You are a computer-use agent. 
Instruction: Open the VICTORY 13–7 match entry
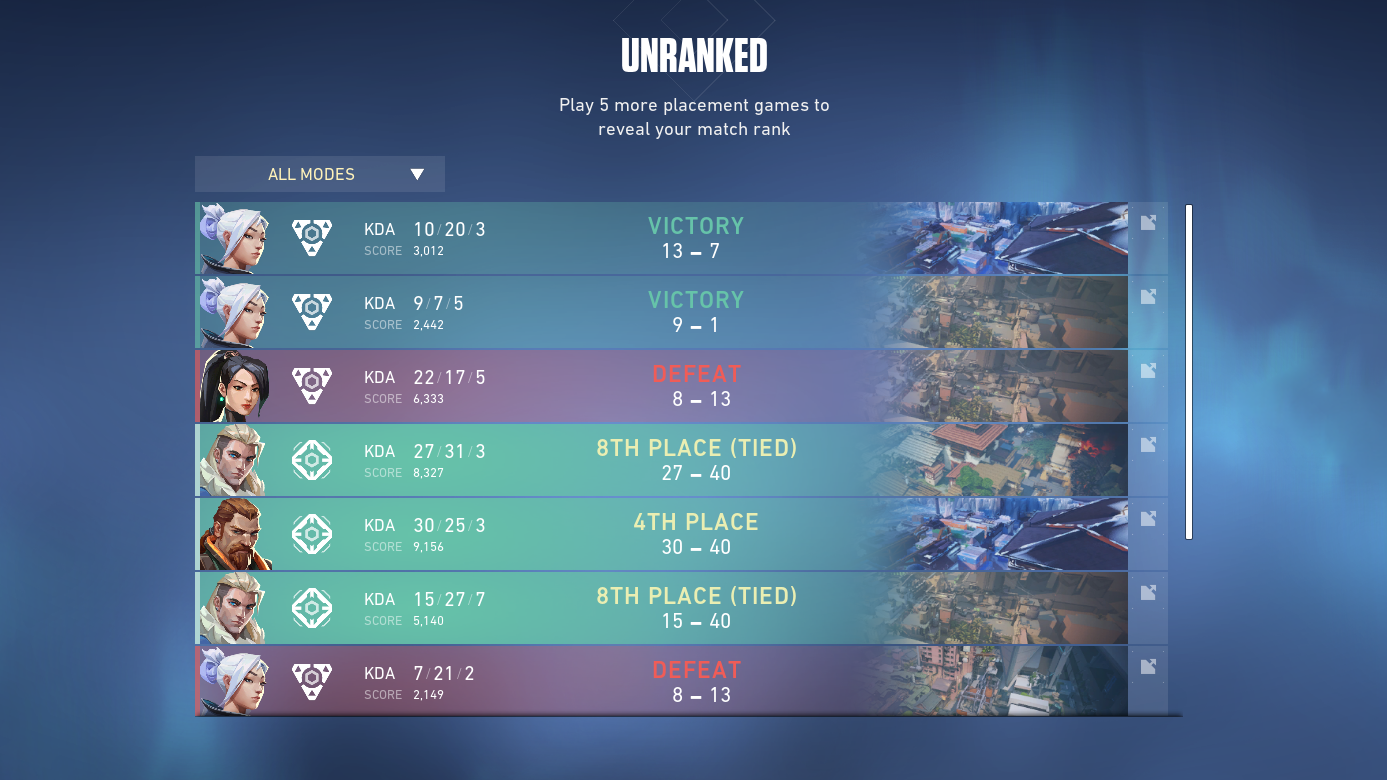[x=696, y=238]
